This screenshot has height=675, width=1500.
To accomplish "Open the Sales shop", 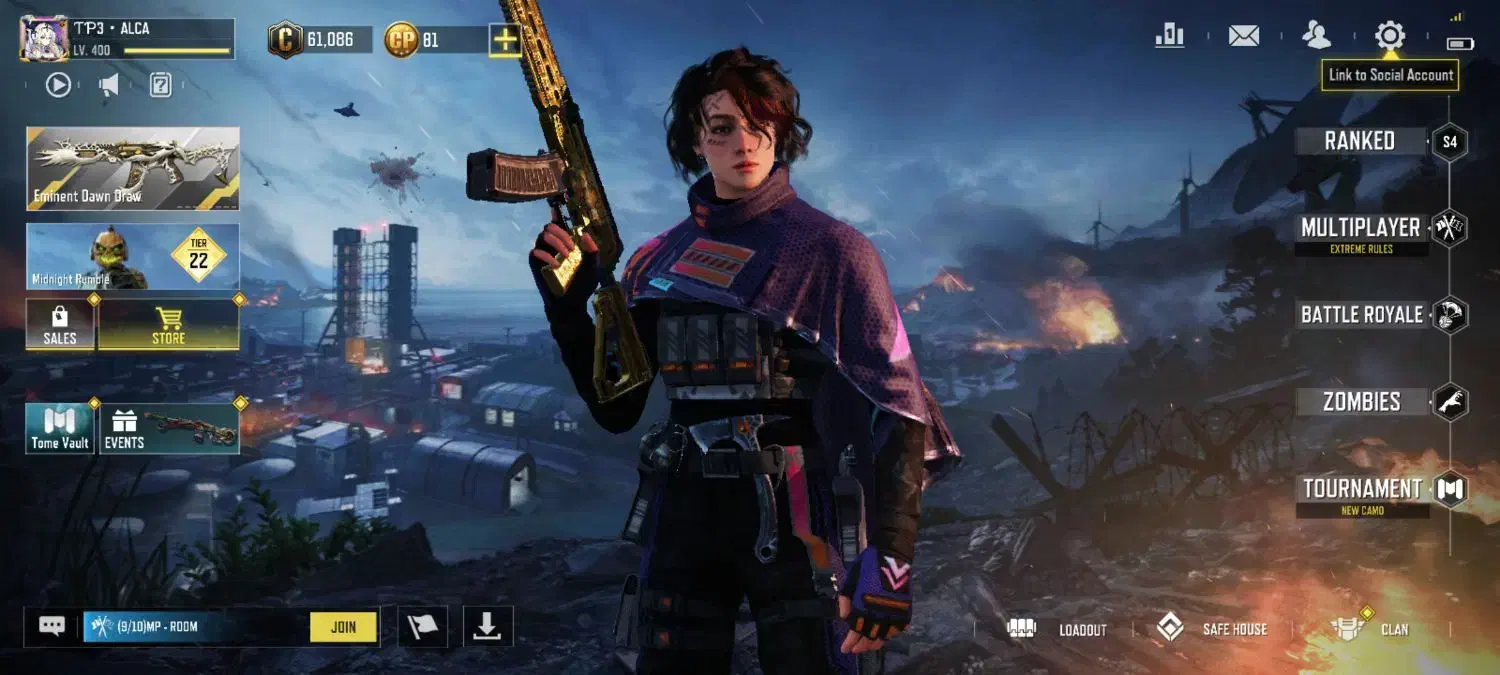I will (60, 325).
